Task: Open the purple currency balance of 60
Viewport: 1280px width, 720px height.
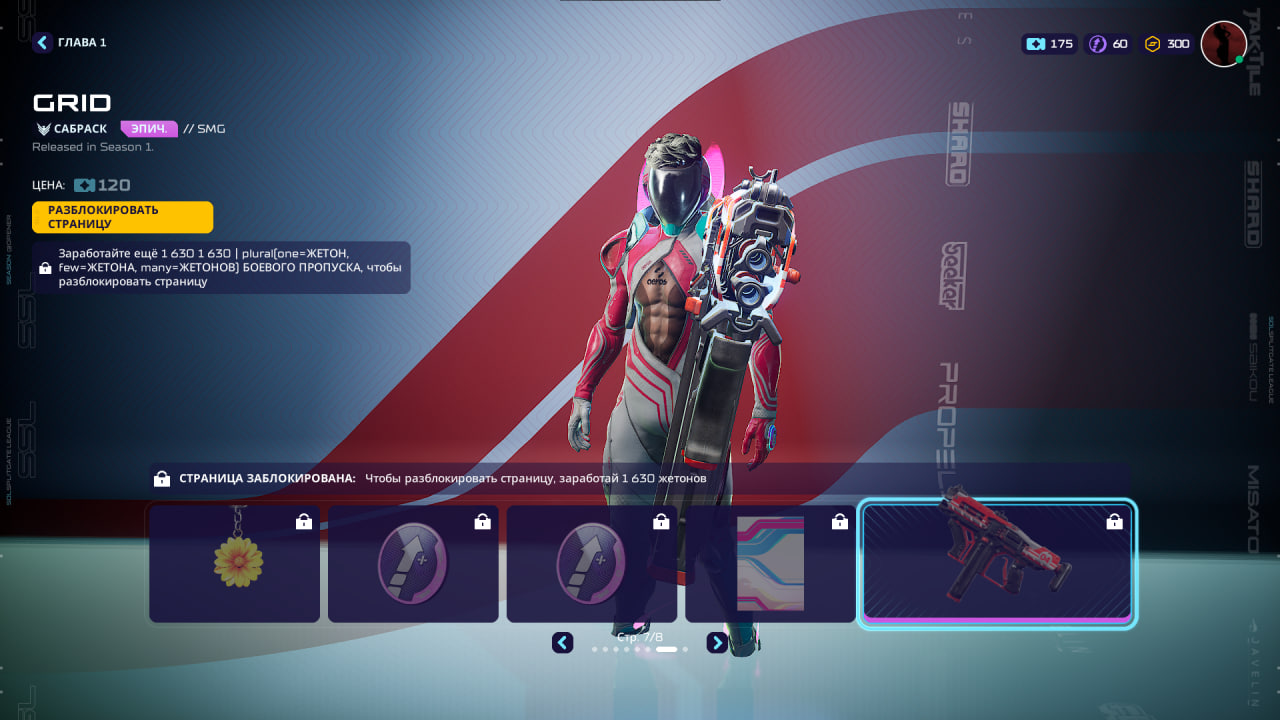Action: (x=1109, y=44)
